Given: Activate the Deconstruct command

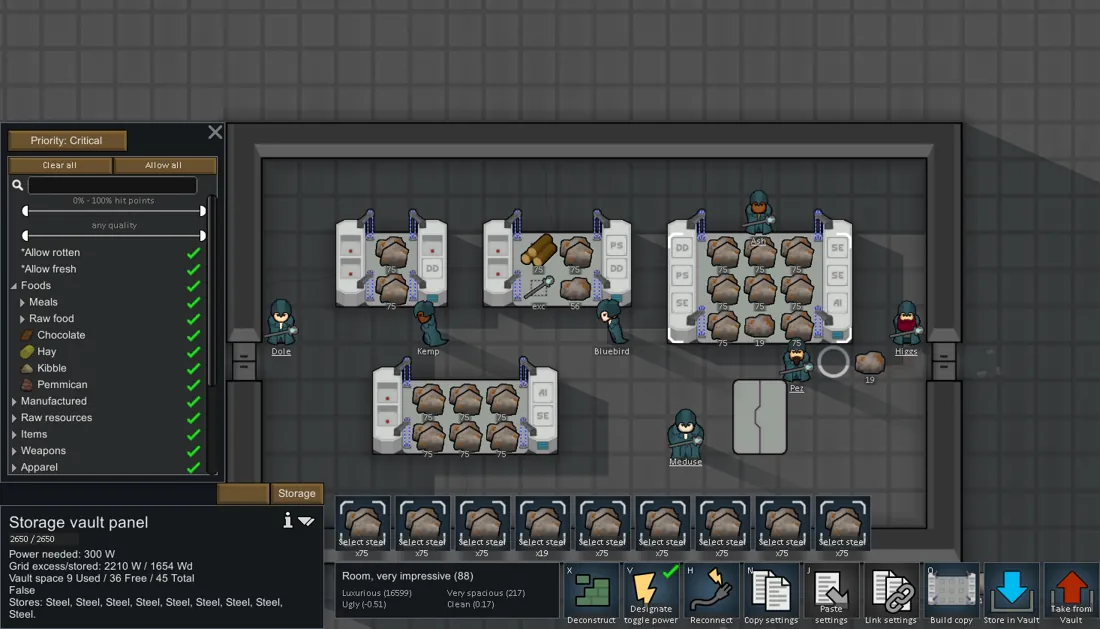Looking at the screenshot, I should [x=591, y=594].
